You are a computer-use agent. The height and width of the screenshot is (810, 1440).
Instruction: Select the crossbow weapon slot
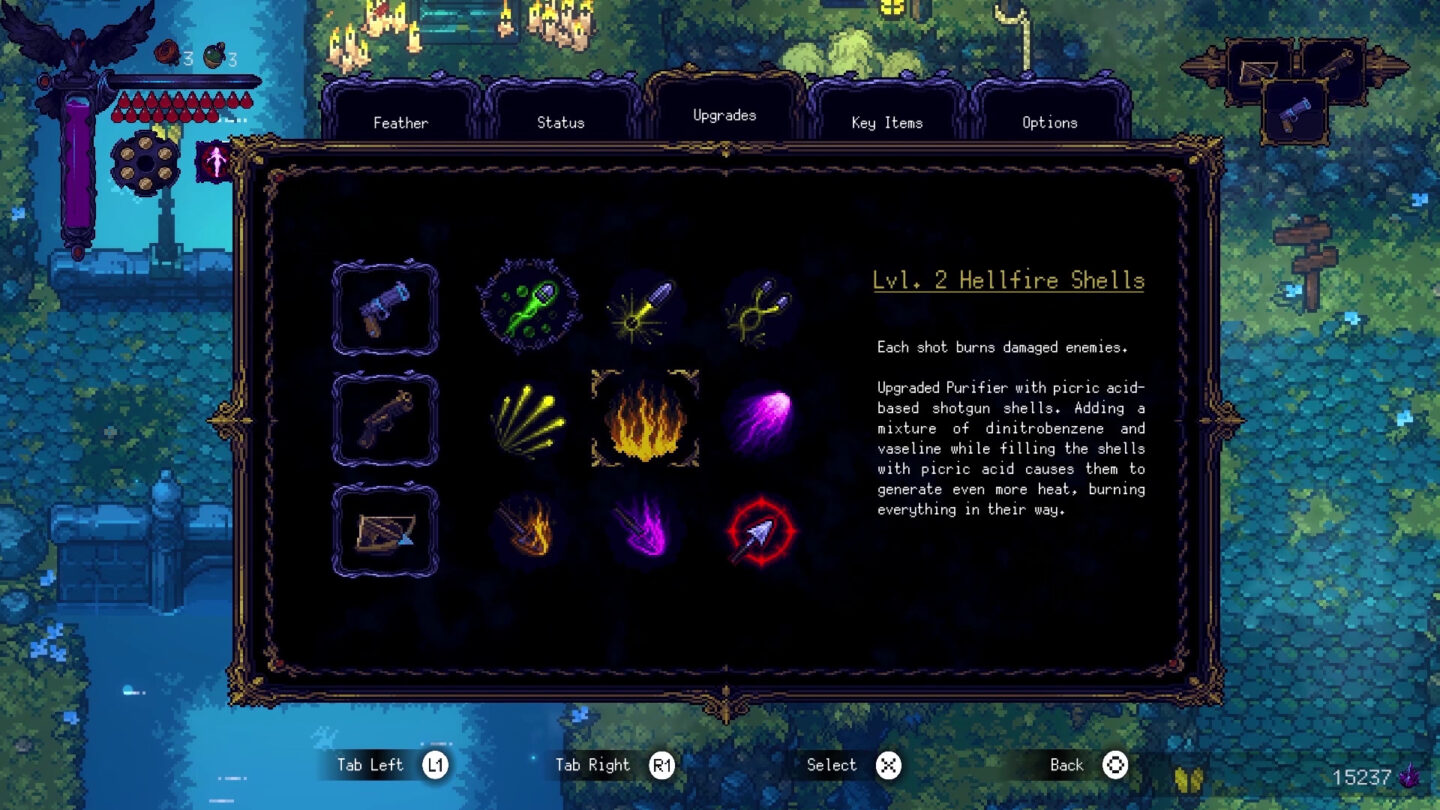pos(385,530)
